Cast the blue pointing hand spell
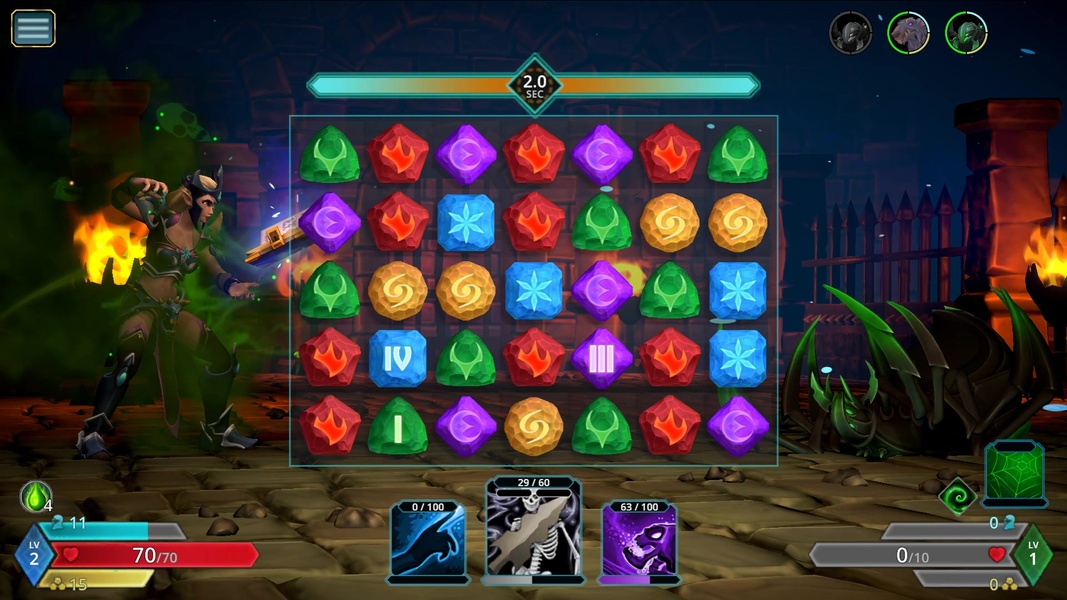This screenshot has width=1067, height=600. click(428, 539)
